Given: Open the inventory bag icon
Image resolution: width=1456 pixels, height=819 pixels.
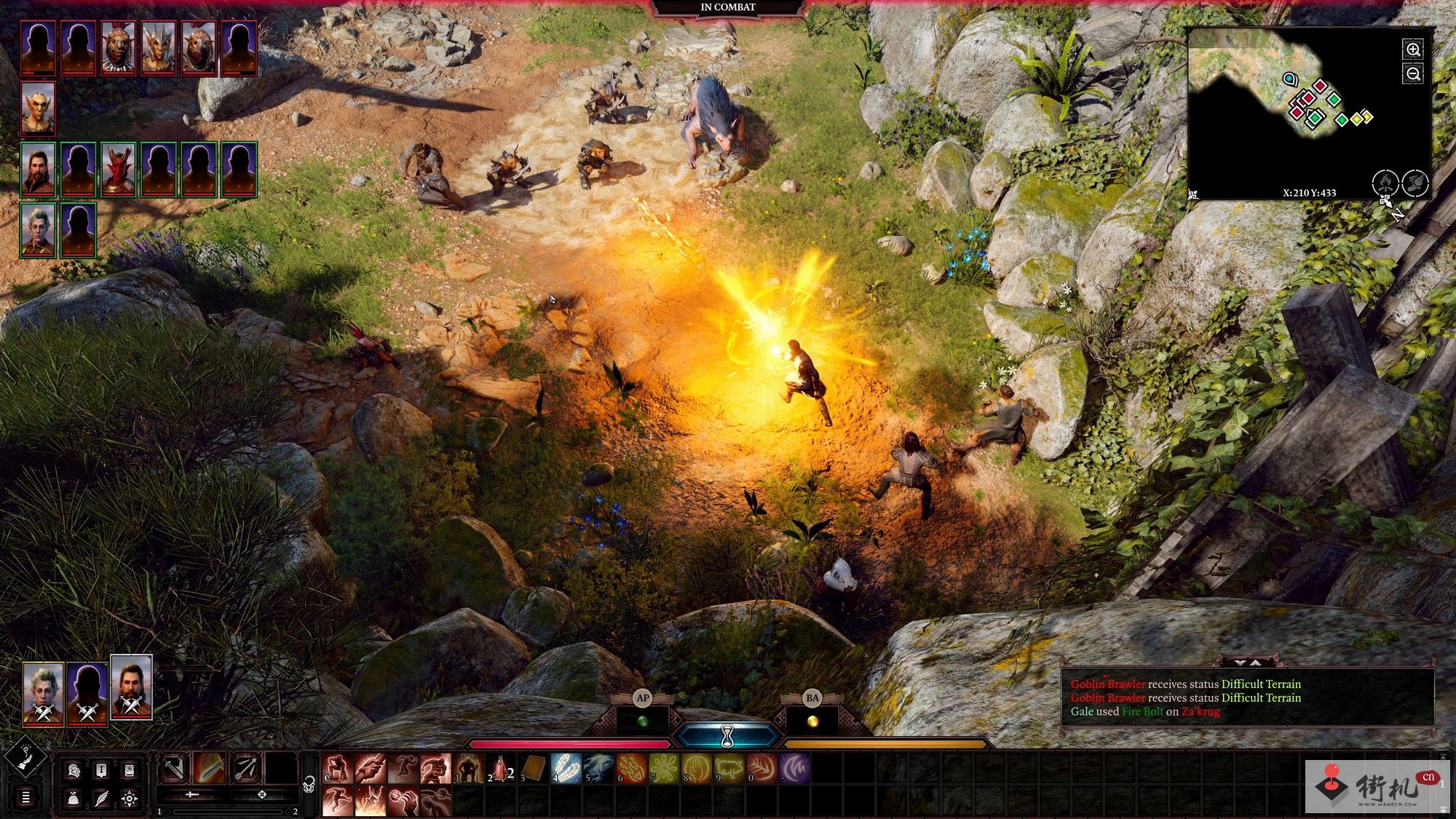Looking at the screenshot, I should [x=74, y=799].
